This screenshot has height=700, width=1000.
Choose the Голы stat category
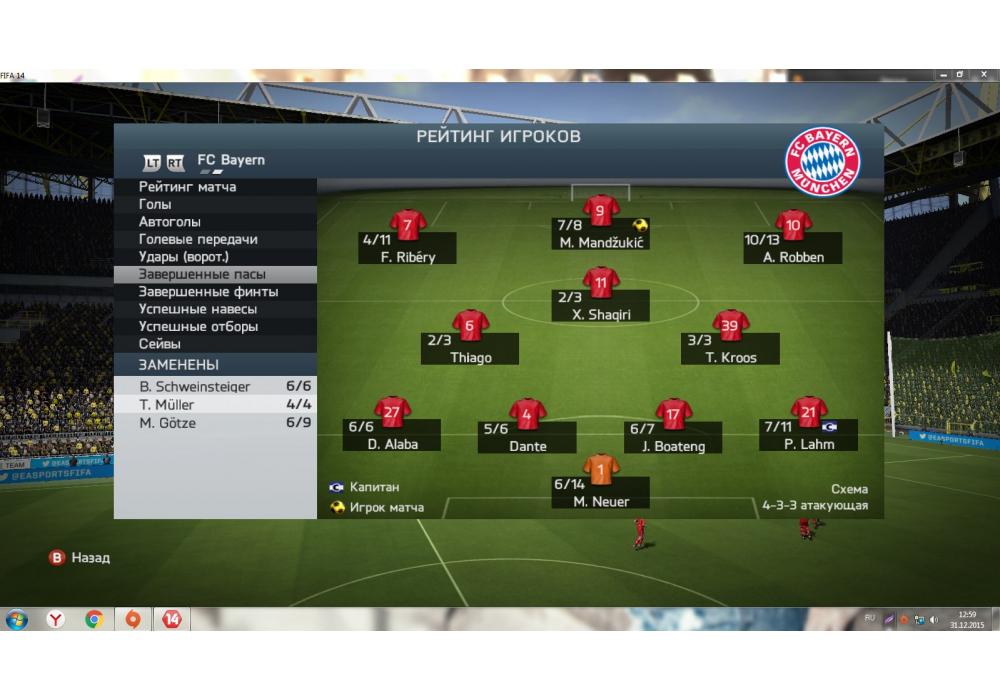click(x=155, y=204)
